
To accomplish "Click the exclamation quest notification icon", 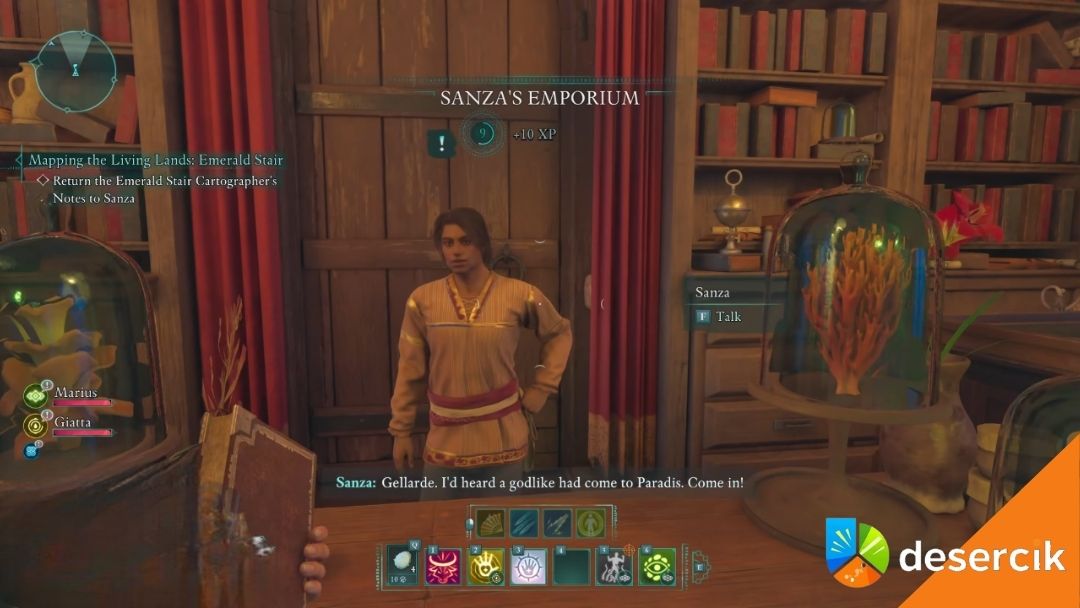I will pyautogui.click(x=441, y=143).
